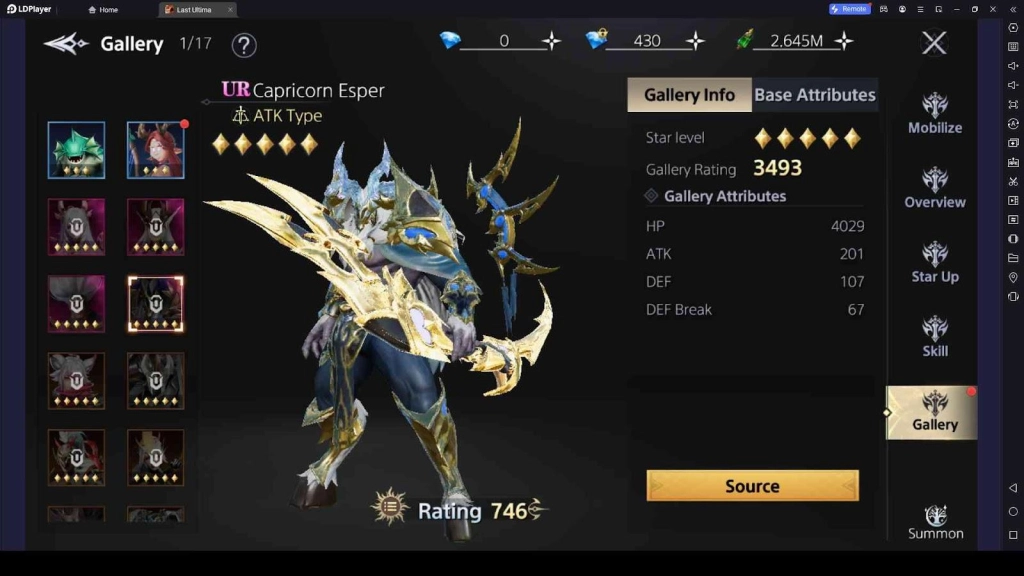
Task: Select the green sea monster esper portrait
Action: coord(76,150)
